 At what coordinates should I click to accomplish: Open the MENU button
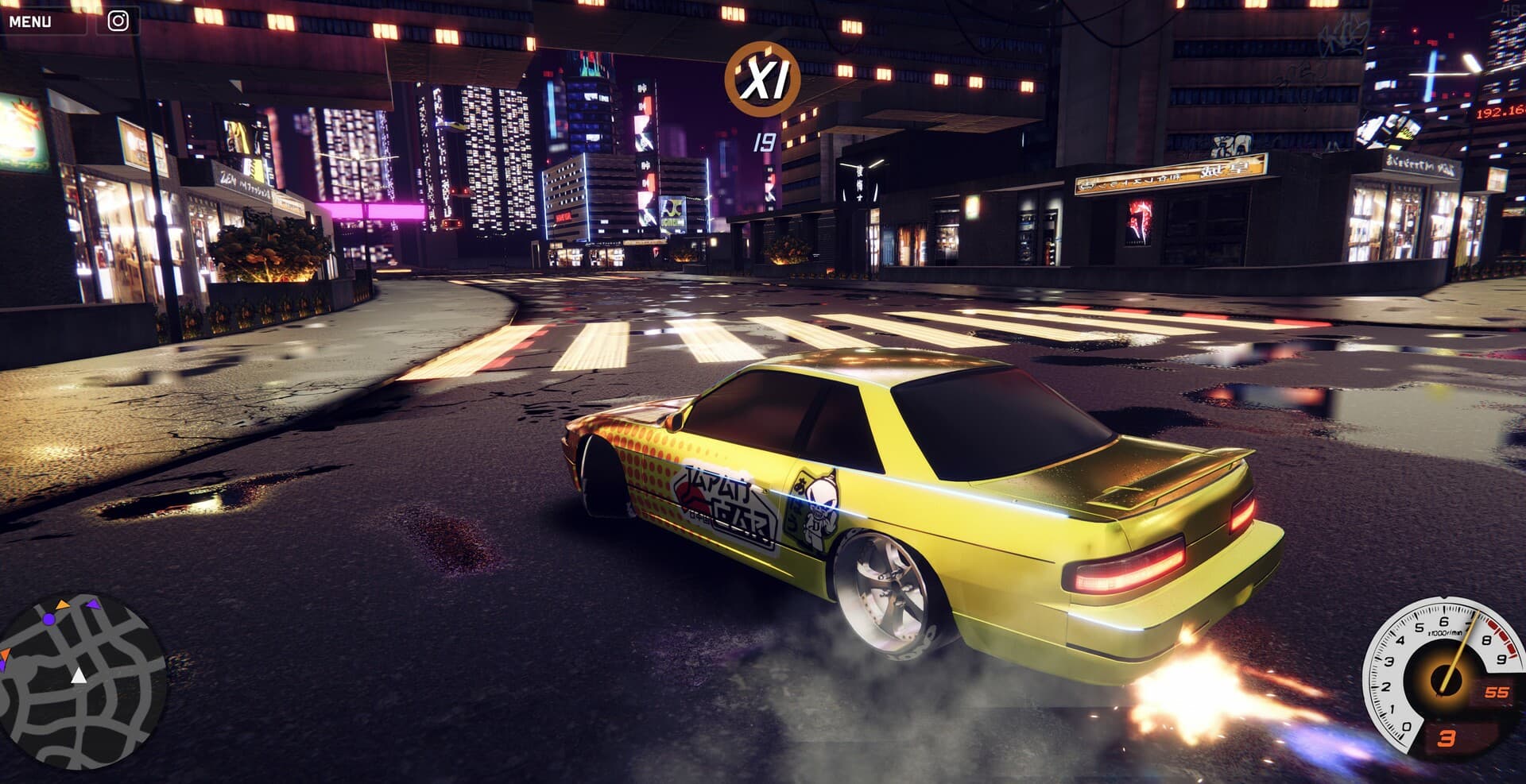click(x=32, y=21)
